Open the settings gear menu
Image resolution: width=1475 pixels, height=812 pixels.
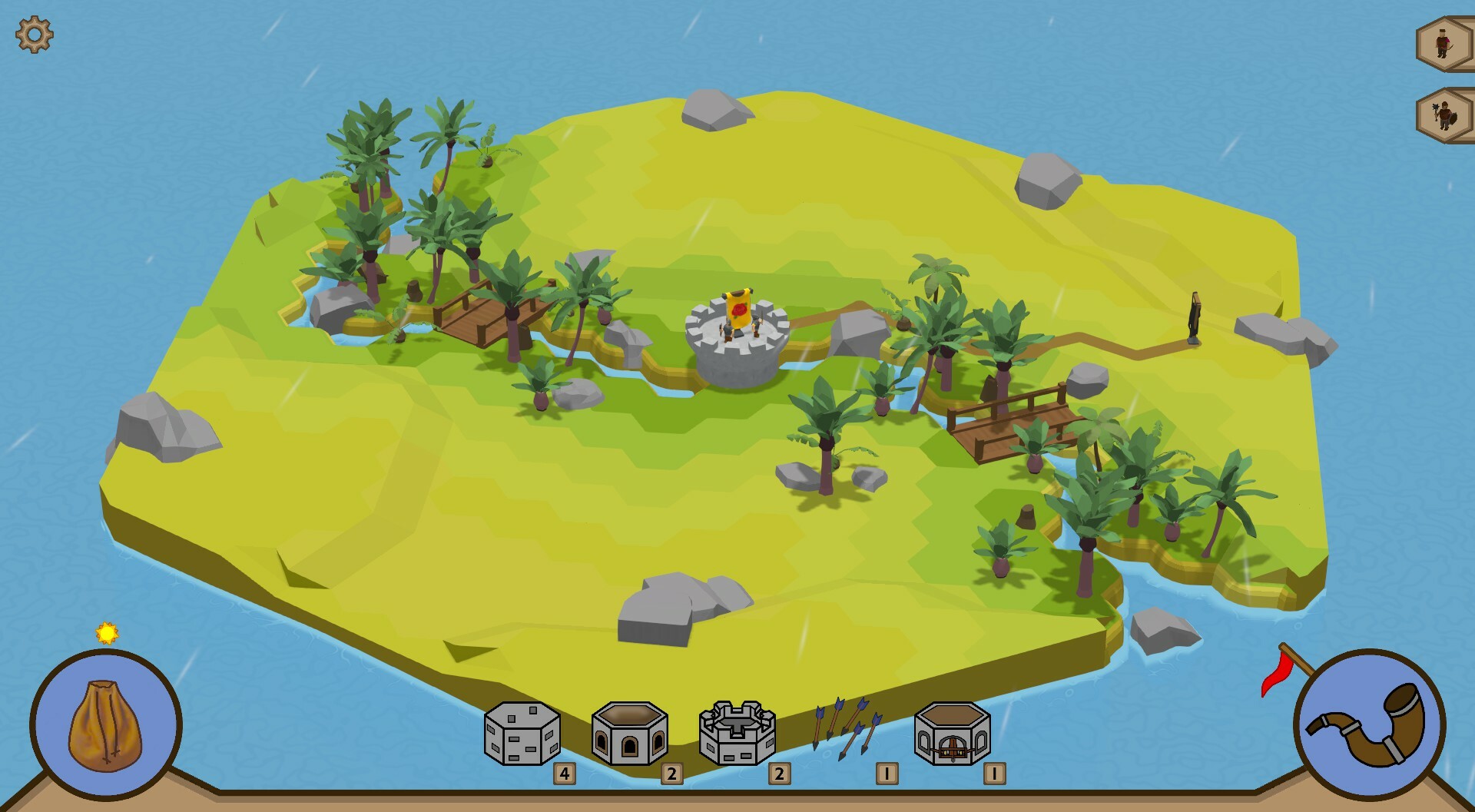(32, 34)
